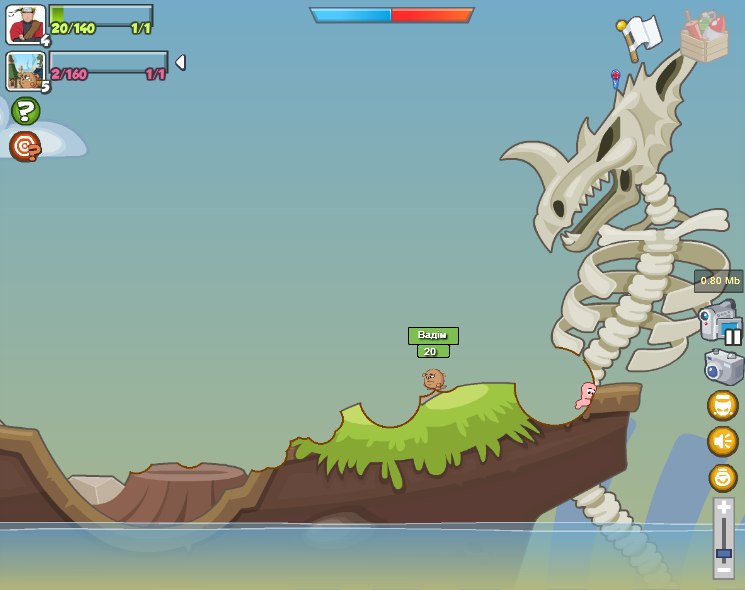Image resolution: width=745 pixels, height=590 pixels.
Task: Open the green question mark help
Action: pos(25,110)
